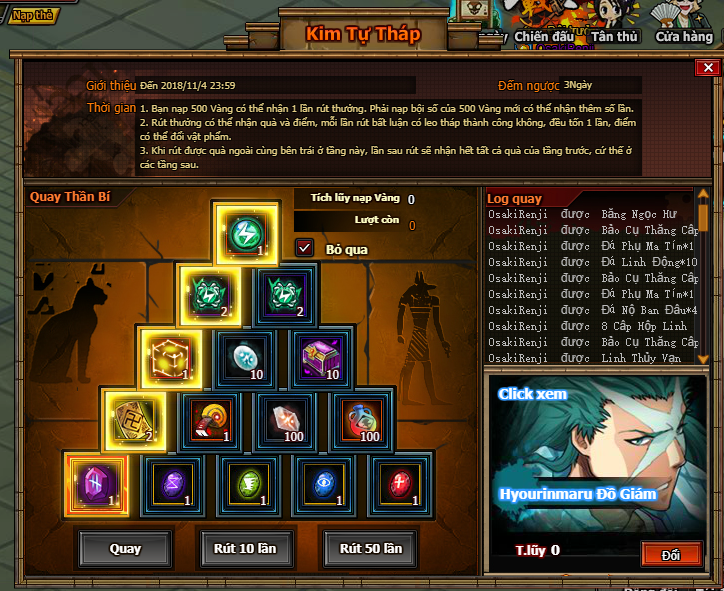Choose the red and blue potion flasks
Screen dimensions: 724x591
coord(360,419)
